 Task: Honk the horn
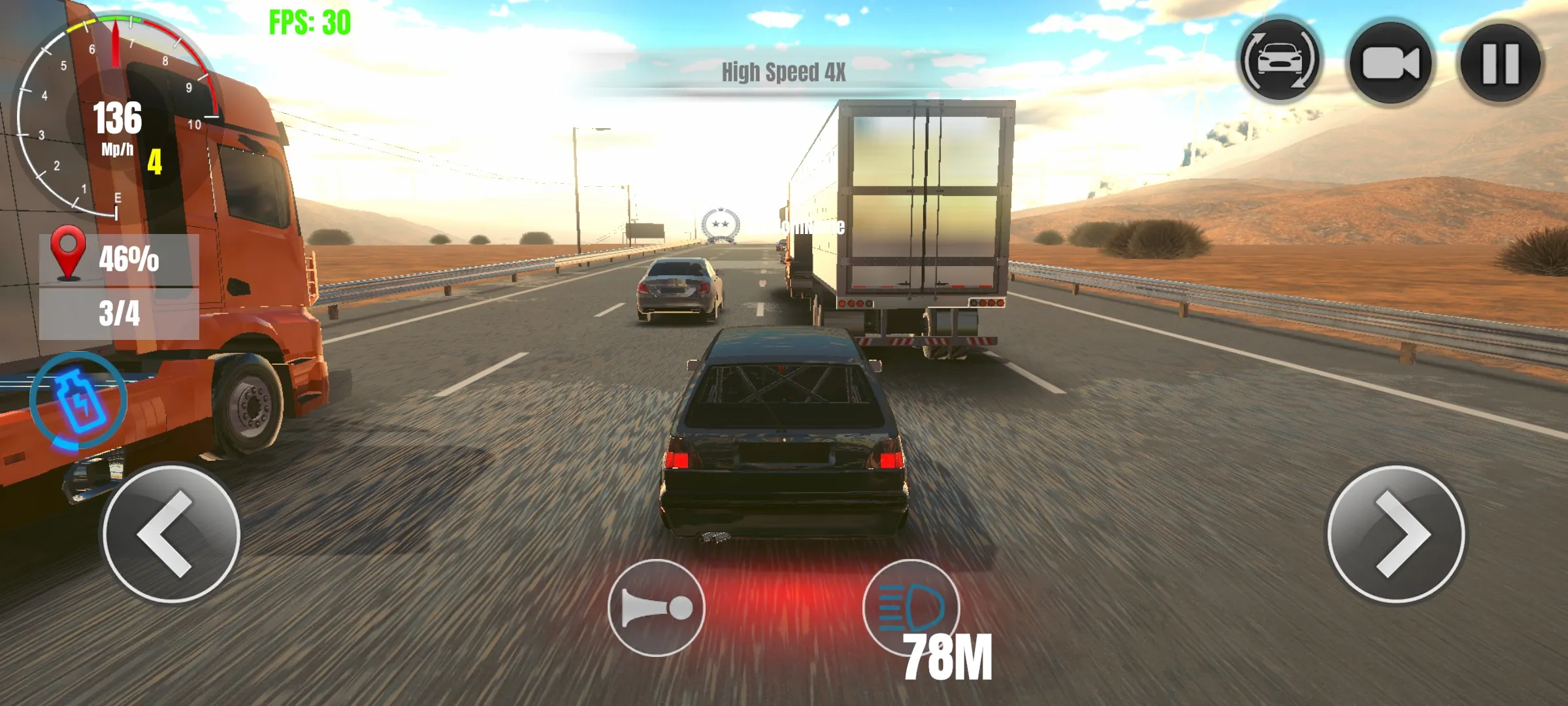656,608
